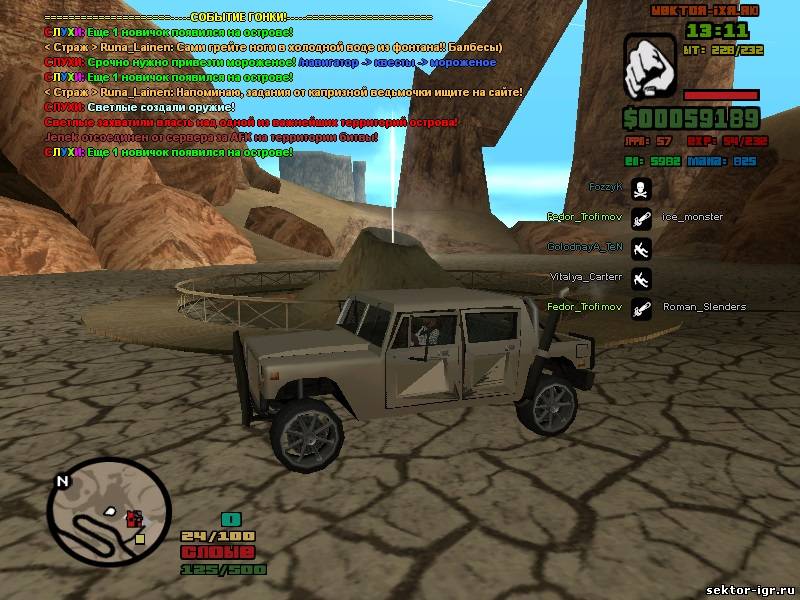Screen dimensions: 800x600
Task: Select the red marker on the minimap
Action: (x=135, y=518)
